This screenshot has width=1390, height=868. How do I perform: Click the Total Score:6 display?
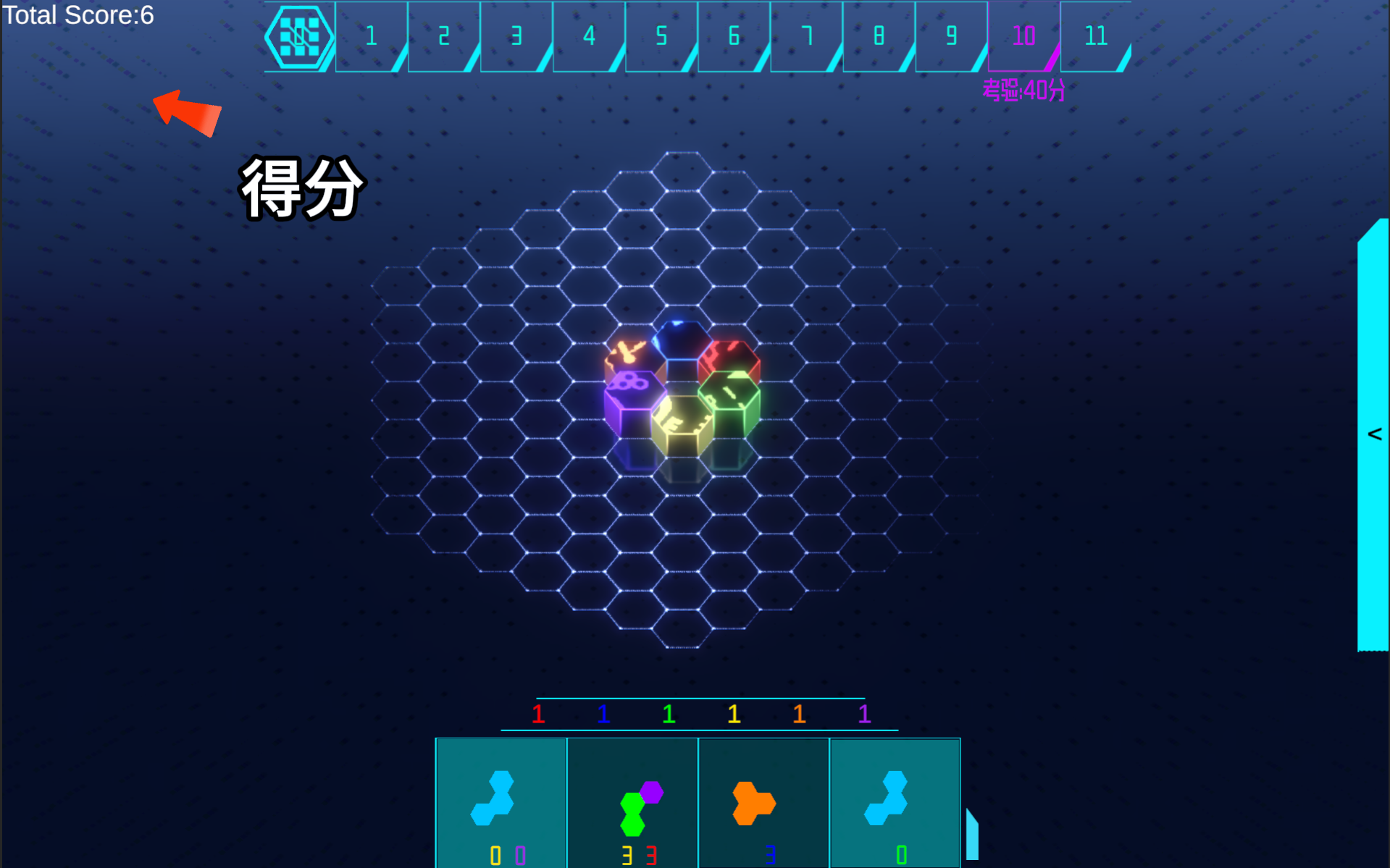point(76,16)
